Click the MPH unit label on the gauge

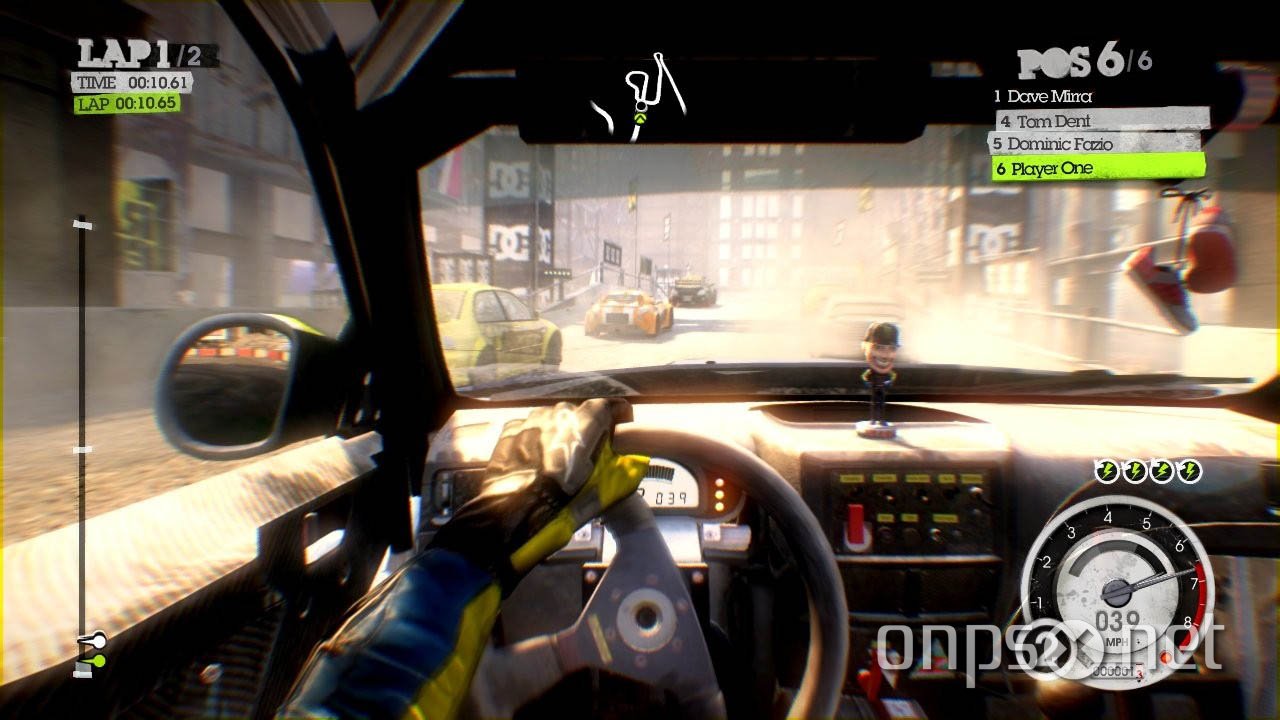coord(1117,641)
